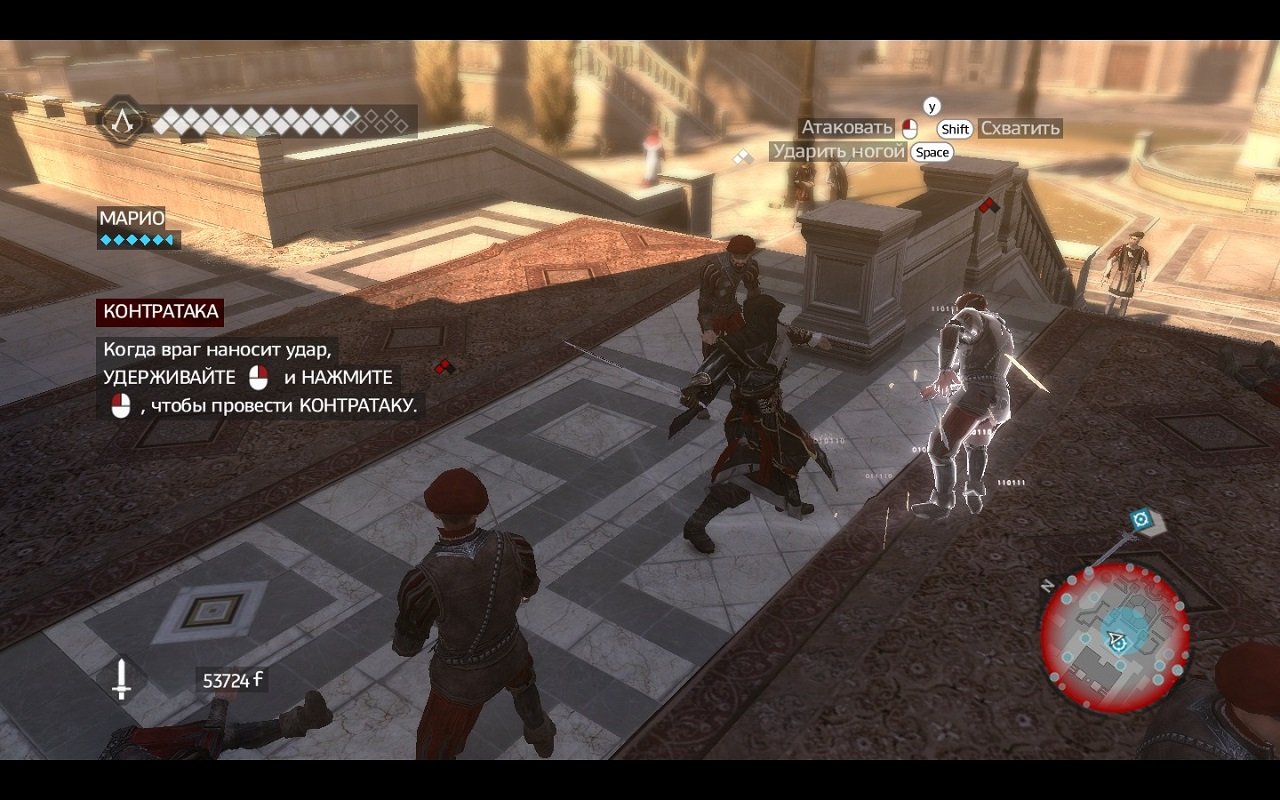Image resolution: width=1280 pixels, height=800 pixels.
Task: Select the КОНТРАТАКА tutorial header
Action: tap(160, 313)
